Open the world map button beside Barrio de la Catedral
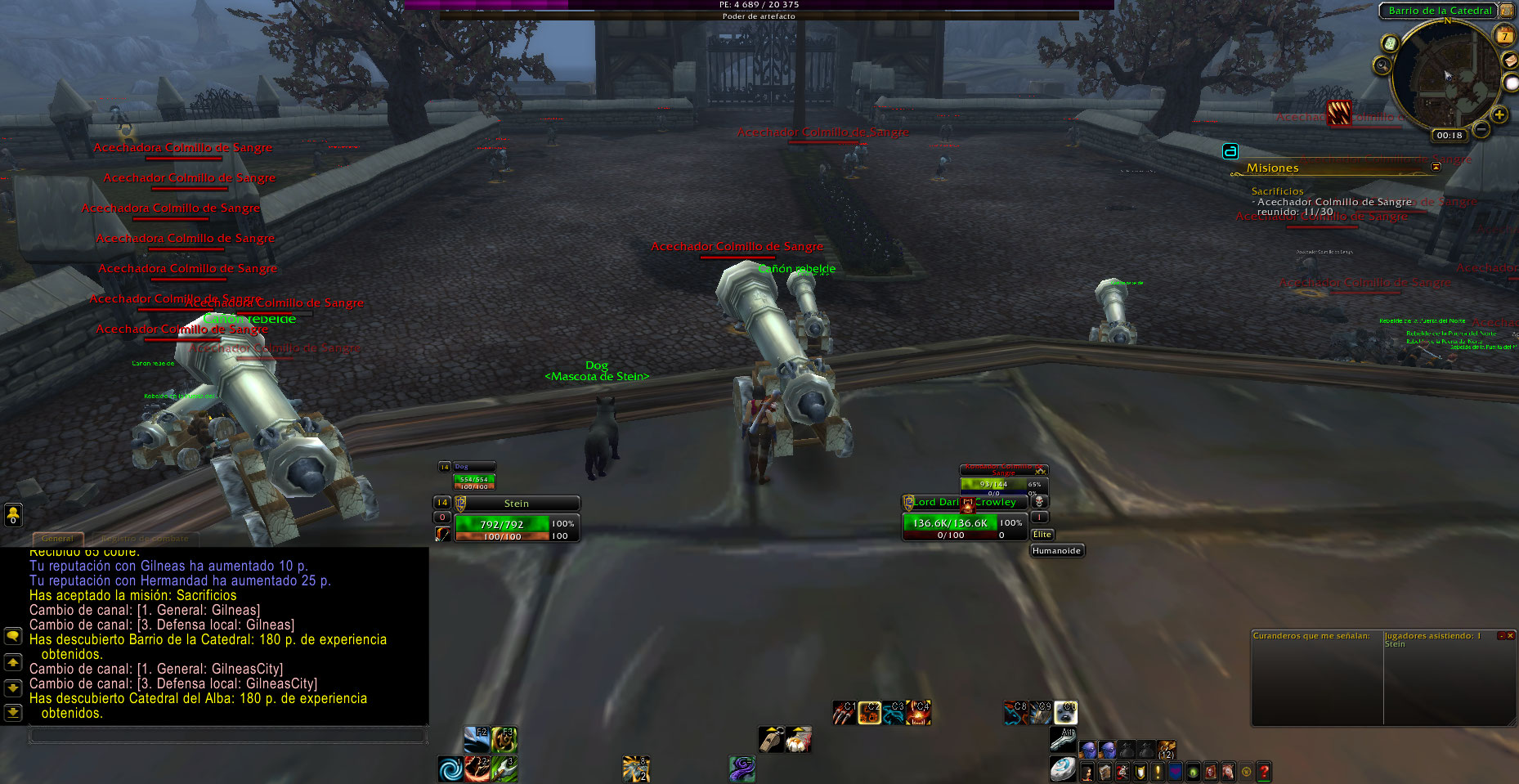Image resolution: width=1519 pixels, height=784 pixels. coord(1506,11)
